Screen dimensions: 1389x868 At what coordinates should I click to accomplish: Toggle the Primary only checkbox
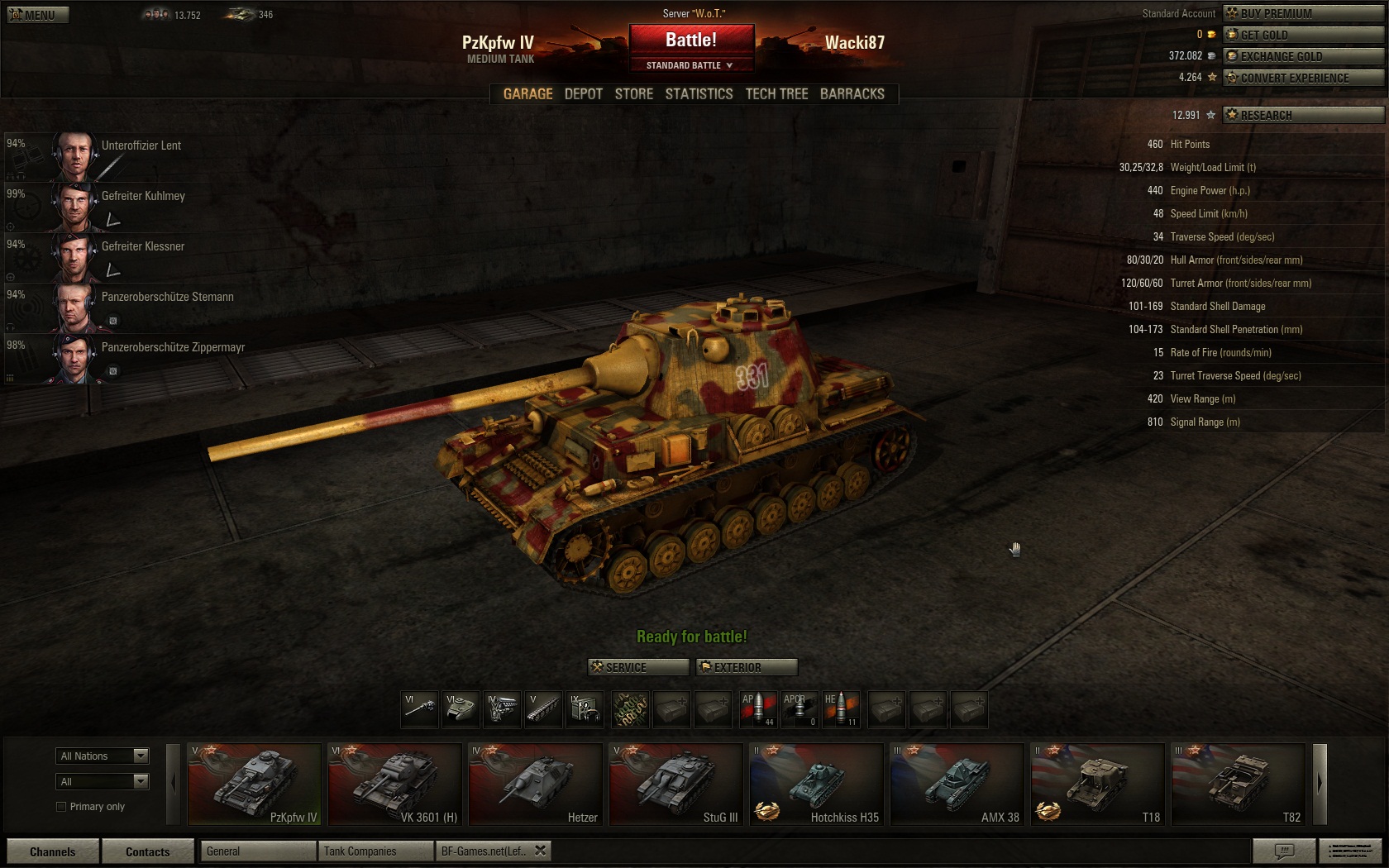[x=61, y=807]
